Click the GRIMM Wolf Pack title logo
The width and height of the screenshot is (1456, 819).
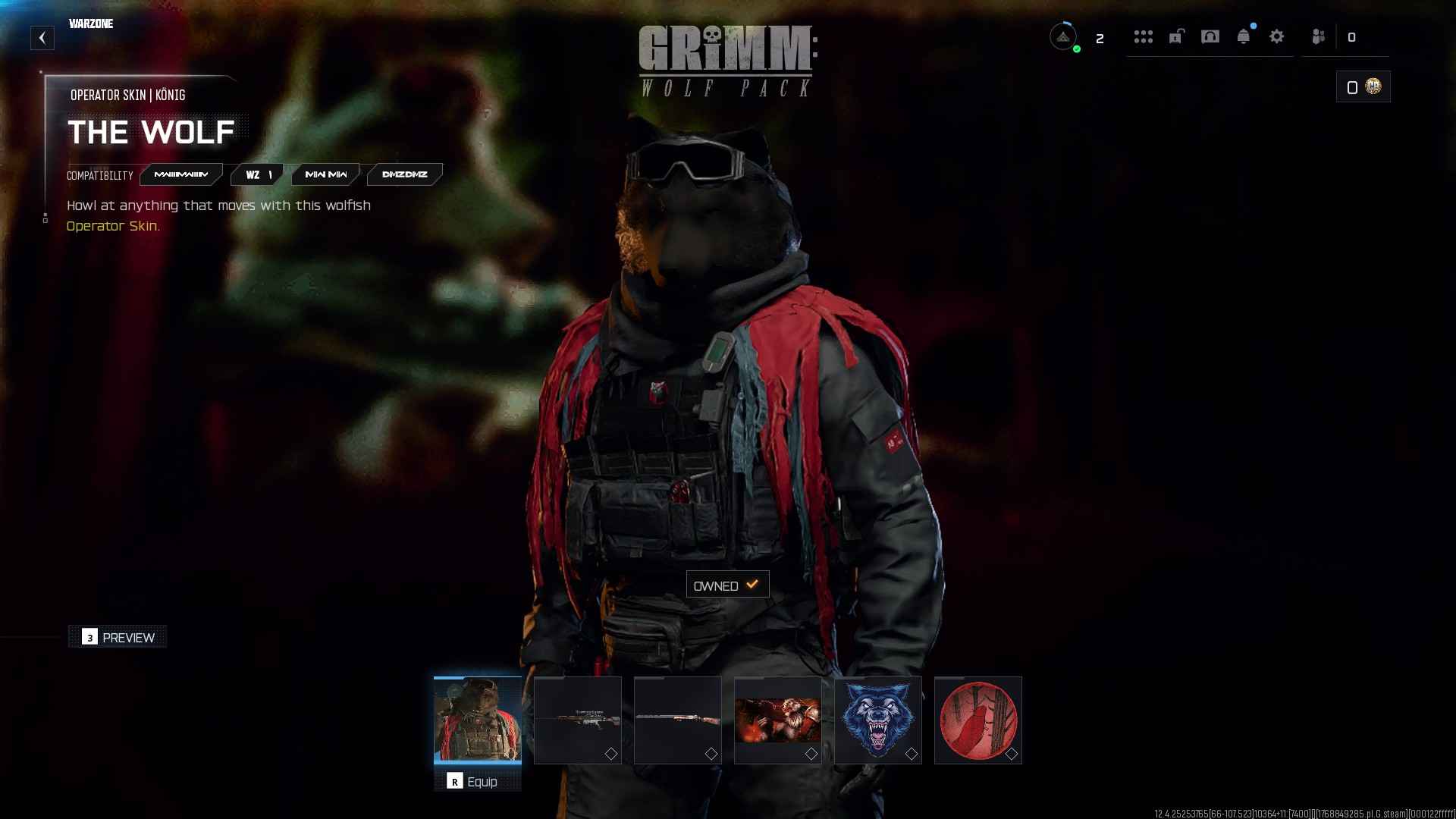(x=725, y=61)
